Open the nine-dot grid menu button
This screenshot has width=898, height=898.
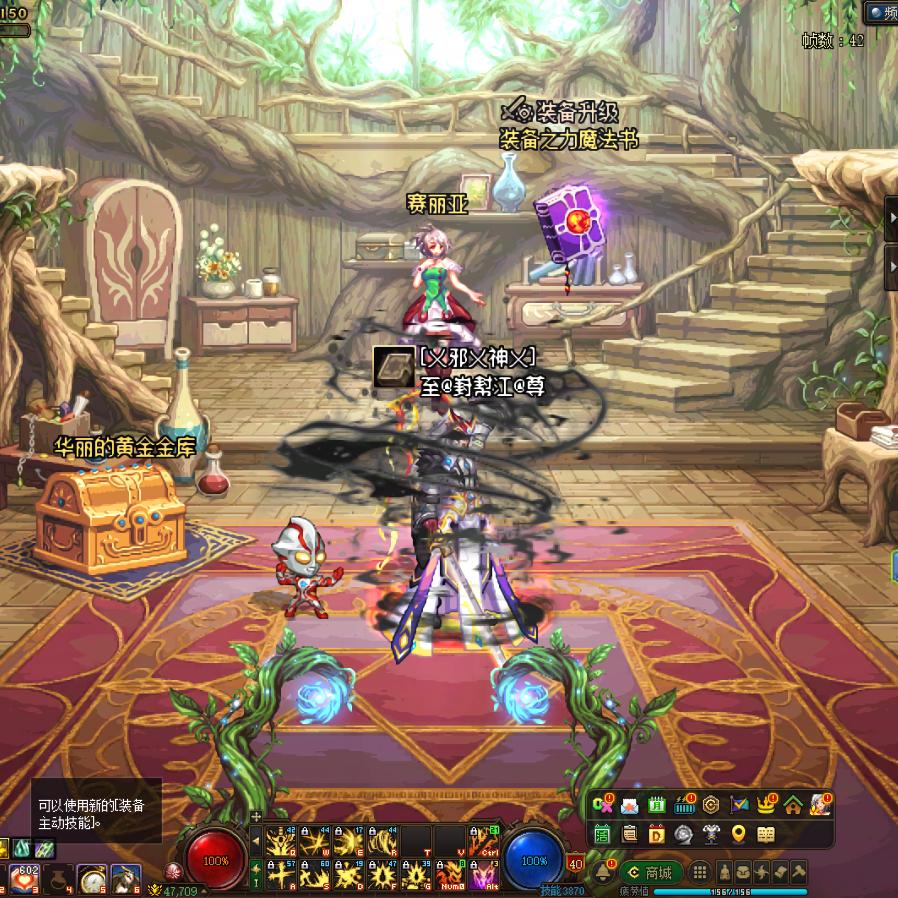[701, 872]
